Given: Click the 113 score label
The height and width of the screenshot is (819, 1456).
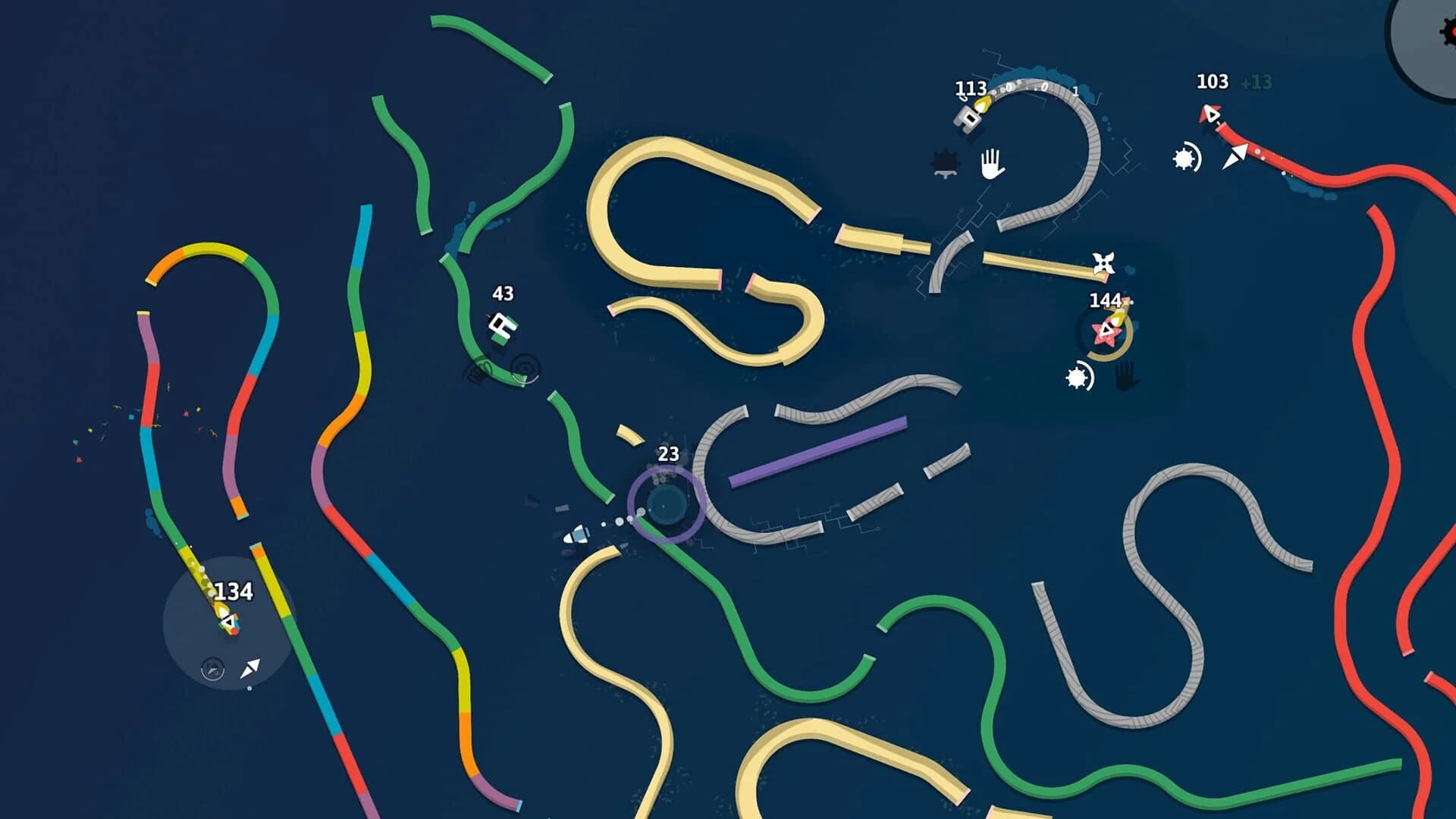Looking at the screenshot, I should click(x=971, y=89).
